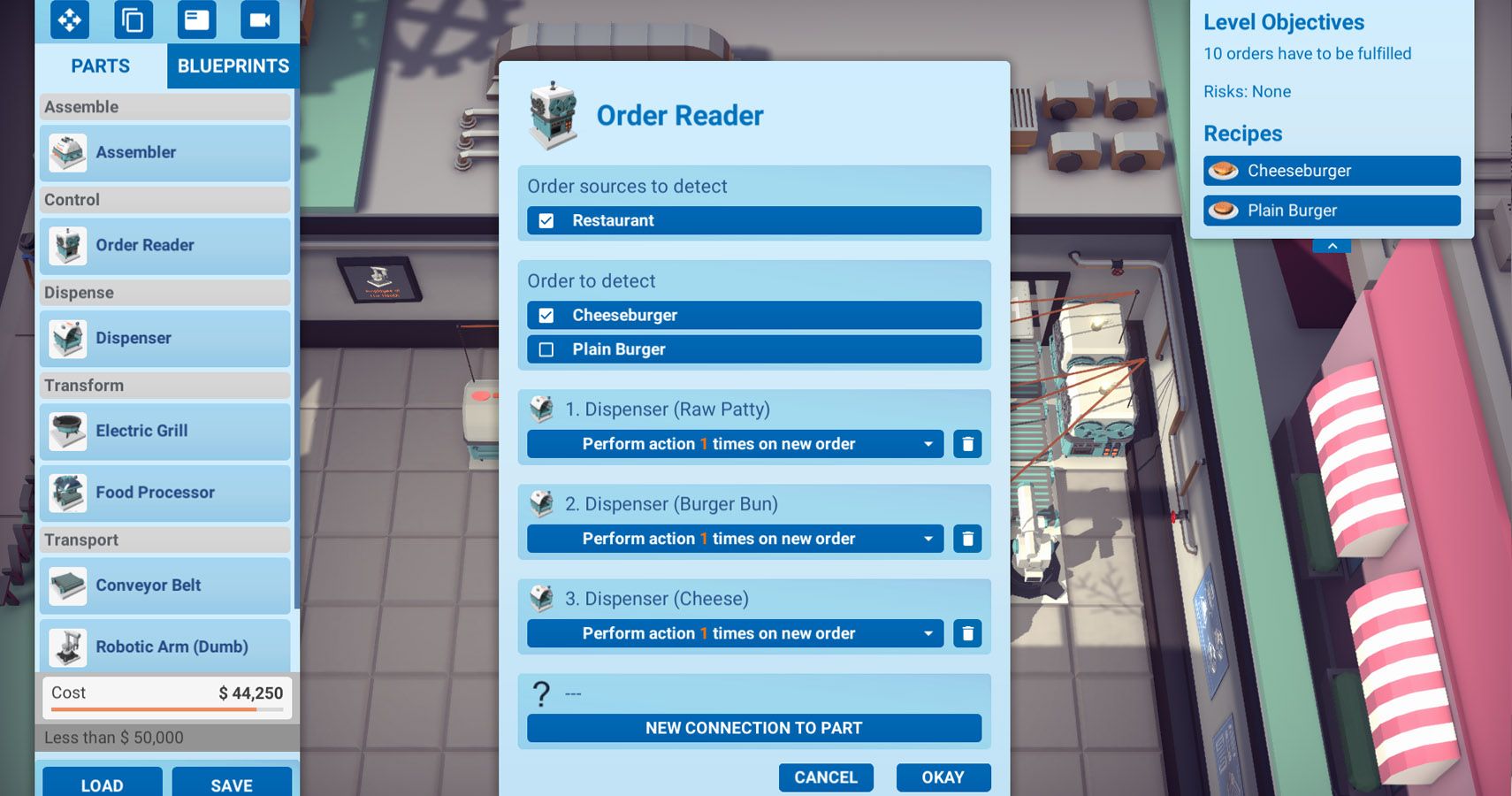Click the NEW CONNECTION TO PART button
This screenshot has height=796, width=1512.
pos(753,728)
